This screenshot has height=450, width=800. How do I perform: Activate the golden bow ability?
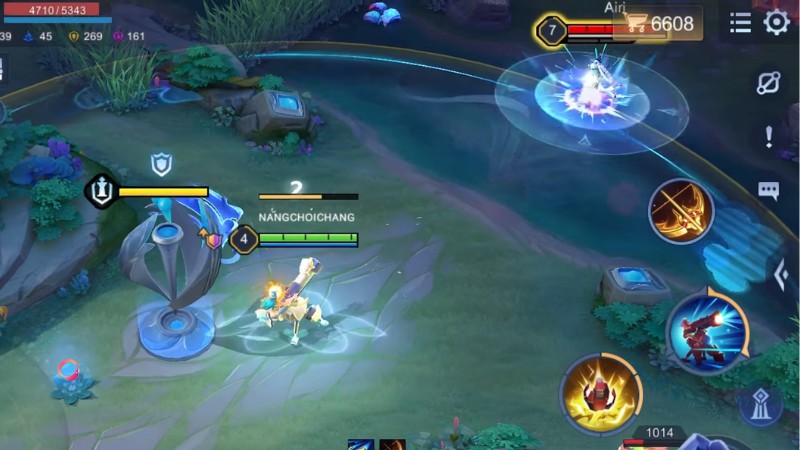tap(681, 211)
